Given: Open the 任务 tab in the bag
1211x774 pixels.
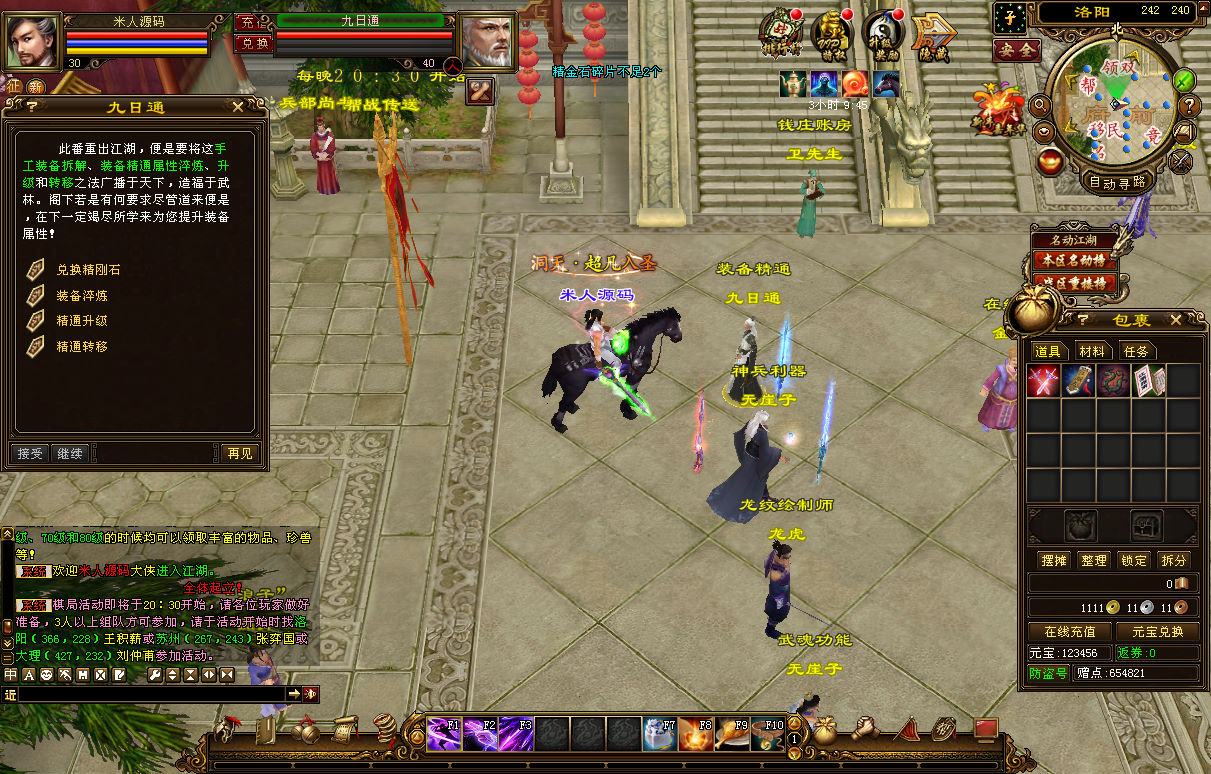Looking at the screenshot, I should [1136, 351].
